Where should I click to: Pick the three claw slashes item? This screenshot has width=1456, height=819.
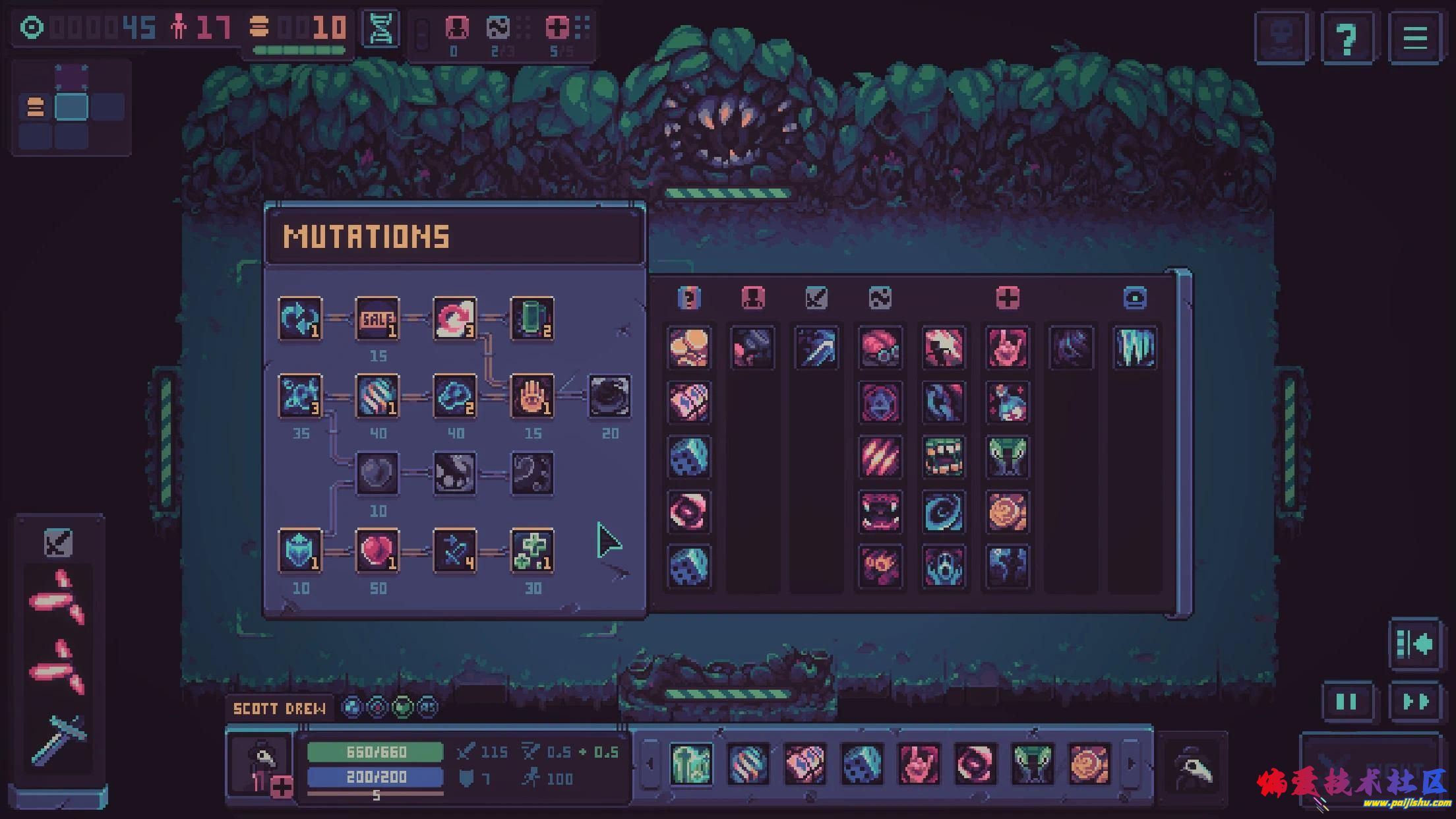click(880, 456)
